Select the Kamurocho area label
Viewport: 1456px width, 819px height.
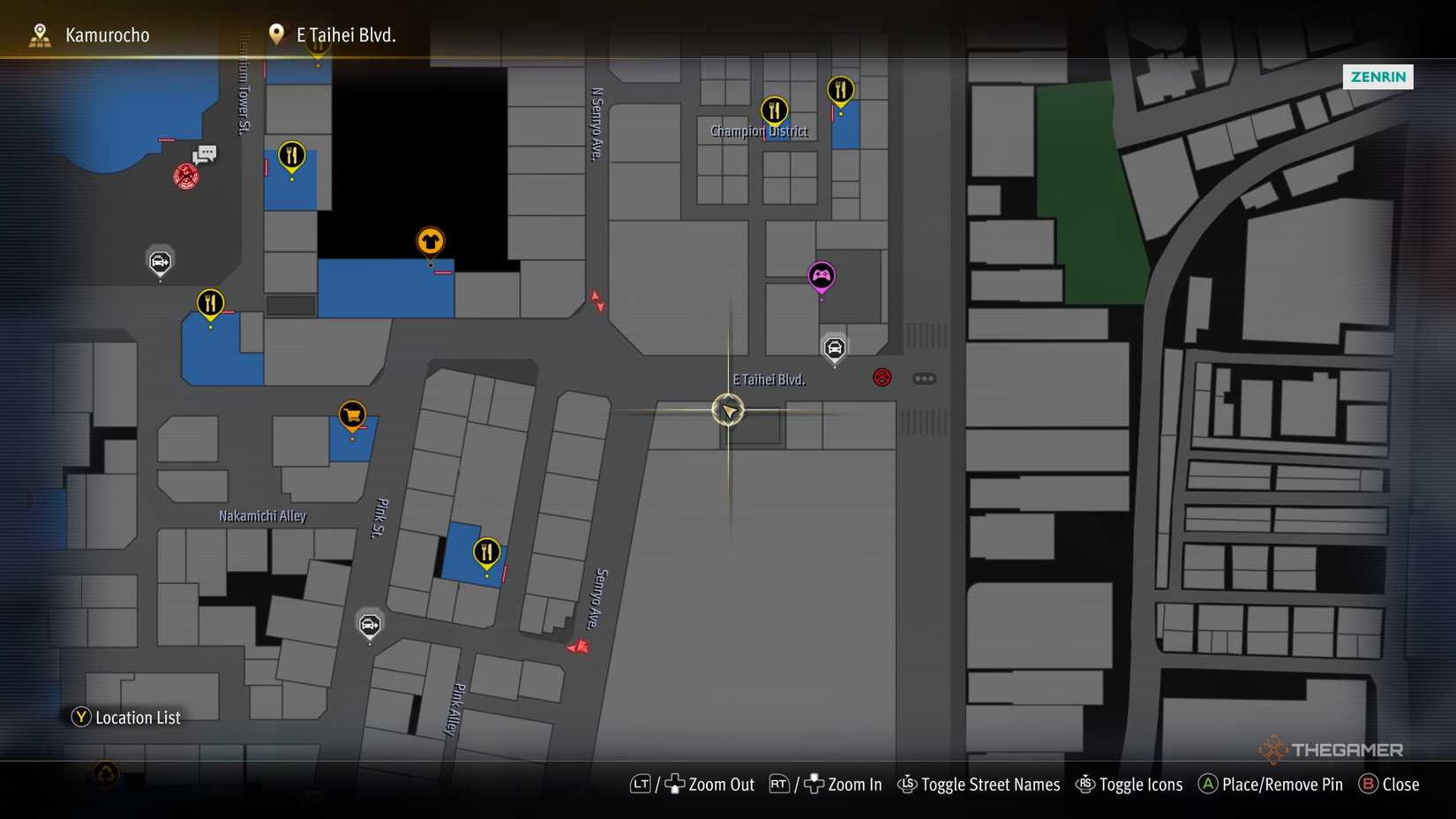pyautogui.click(x=106, y=35)
